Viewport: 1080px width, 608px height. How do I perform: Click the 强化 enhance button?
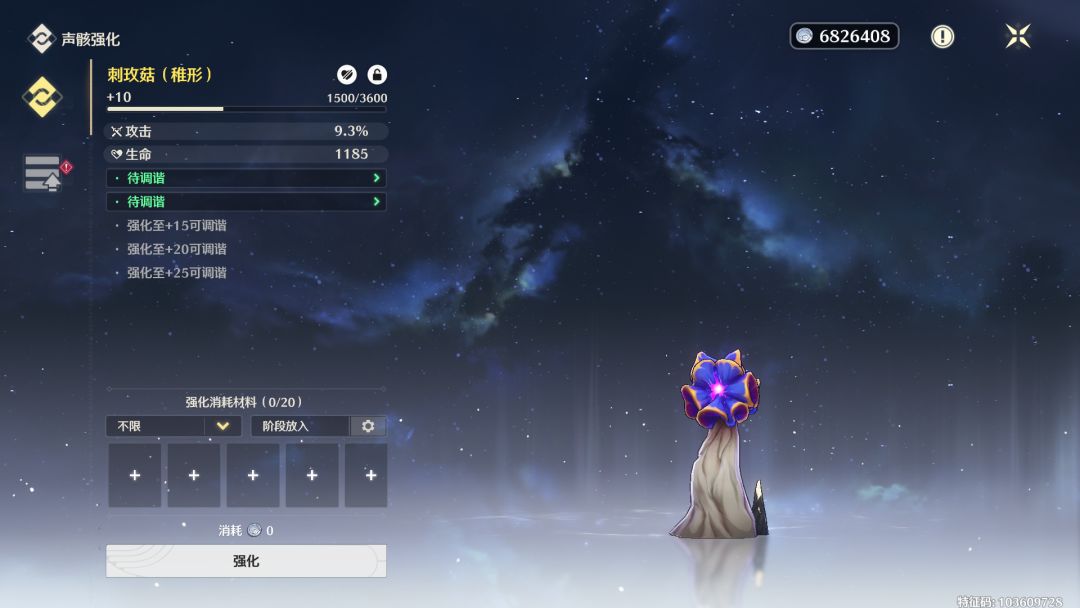246,561
